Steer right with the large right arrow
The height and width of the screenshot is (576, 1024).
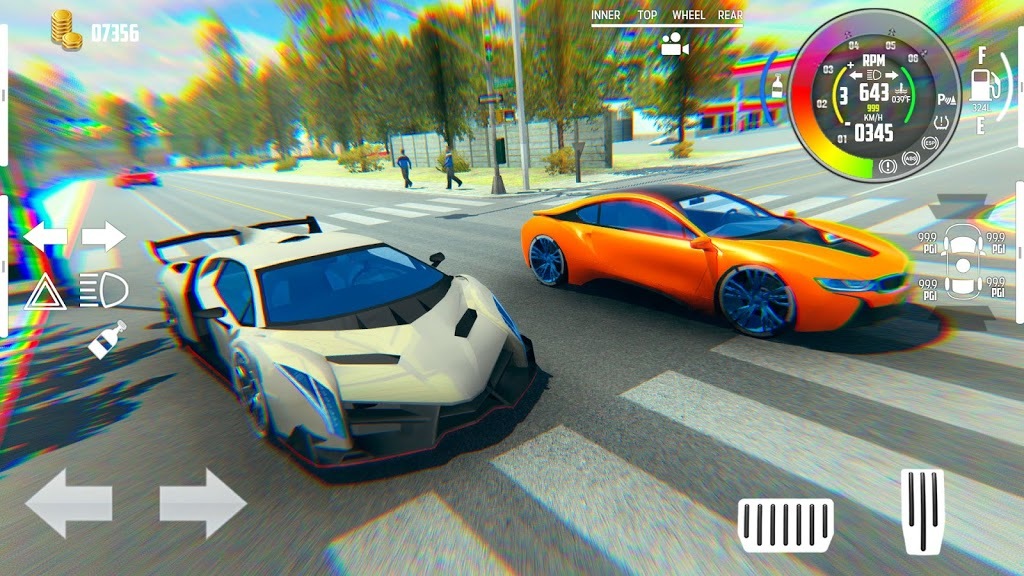click(203, 503)
